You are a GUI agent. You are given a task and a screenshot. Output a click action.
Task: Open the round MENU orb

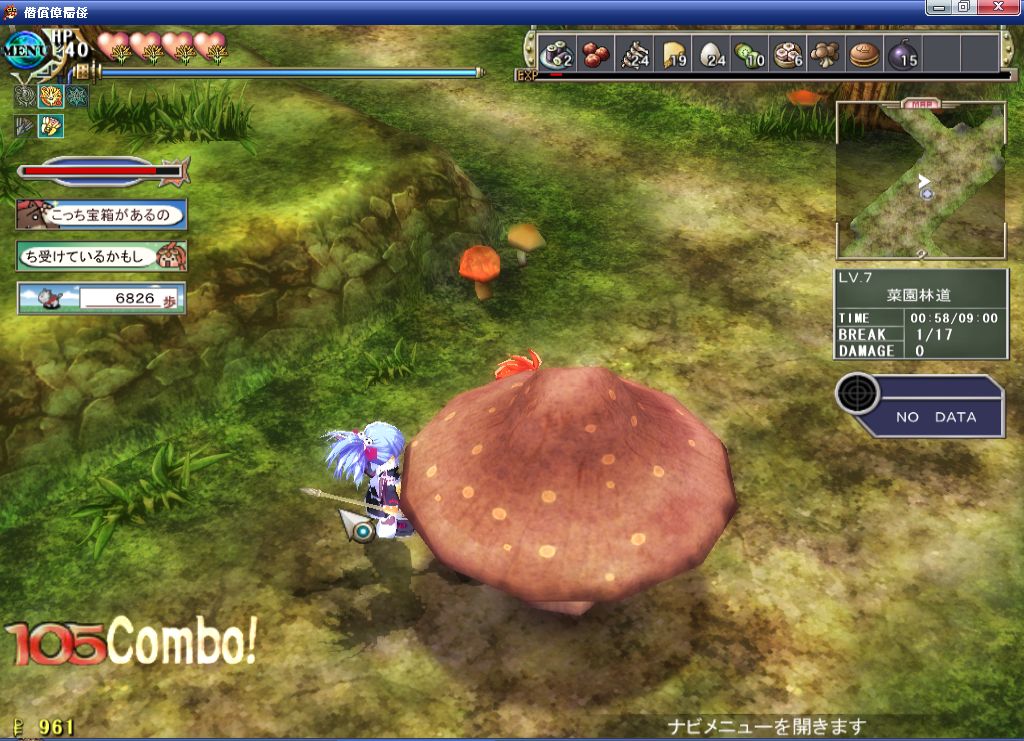click(24, 49)
